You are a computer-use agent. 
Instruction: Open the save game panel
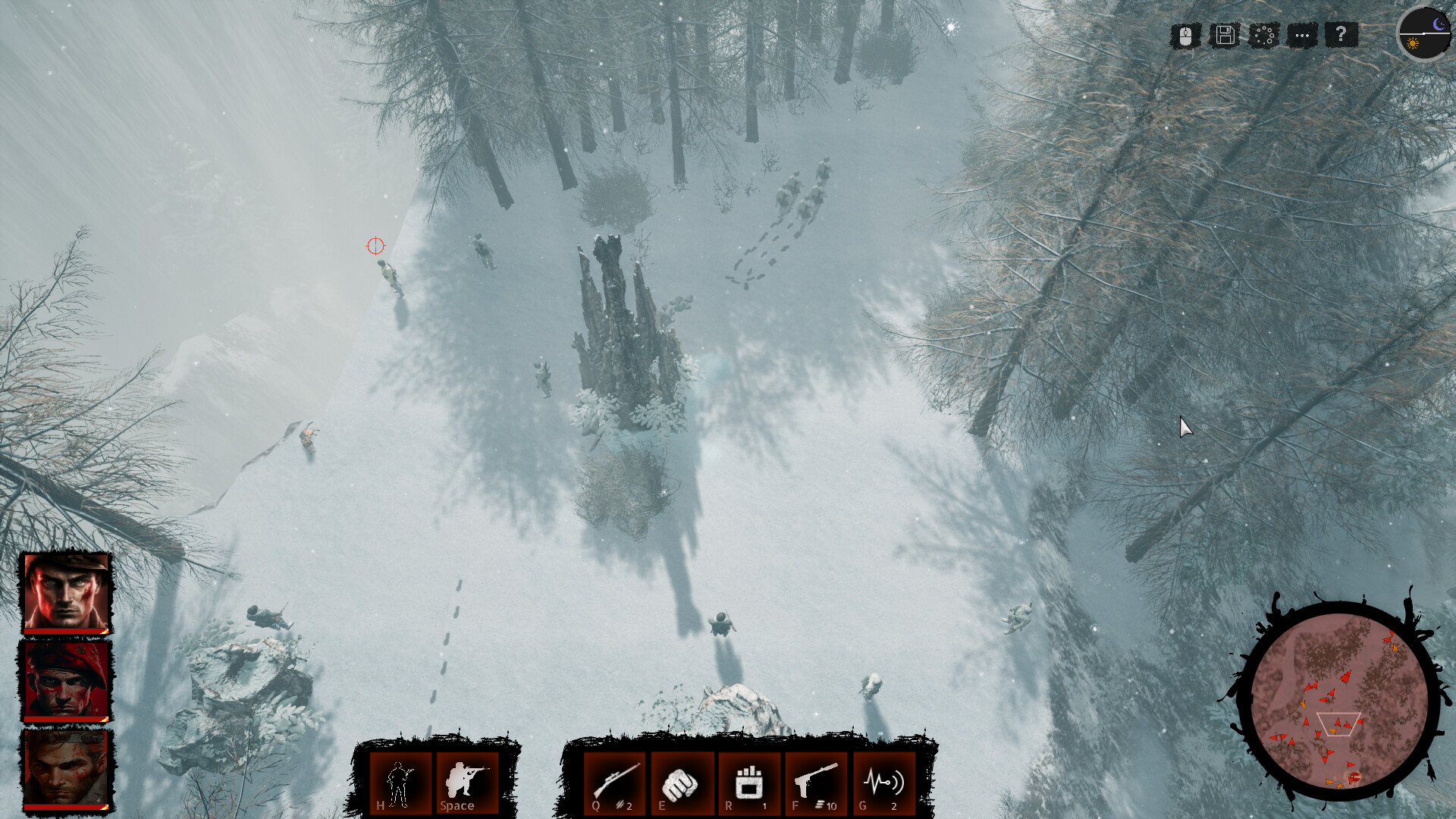(1224, 35)
